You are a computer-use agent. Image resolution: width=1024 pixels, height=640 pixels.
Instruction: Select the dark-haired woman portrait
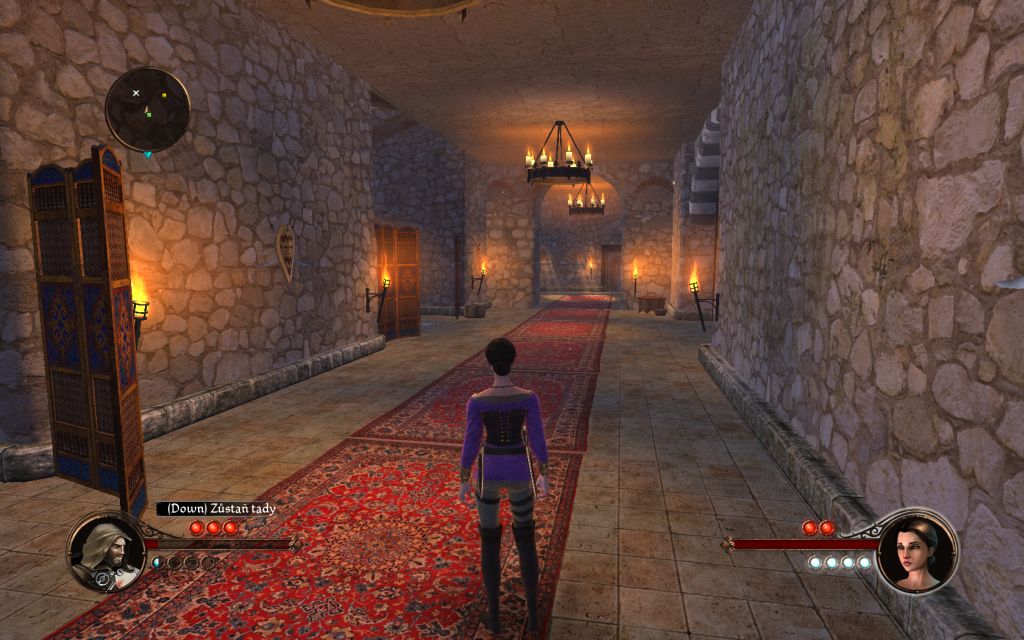917,552
